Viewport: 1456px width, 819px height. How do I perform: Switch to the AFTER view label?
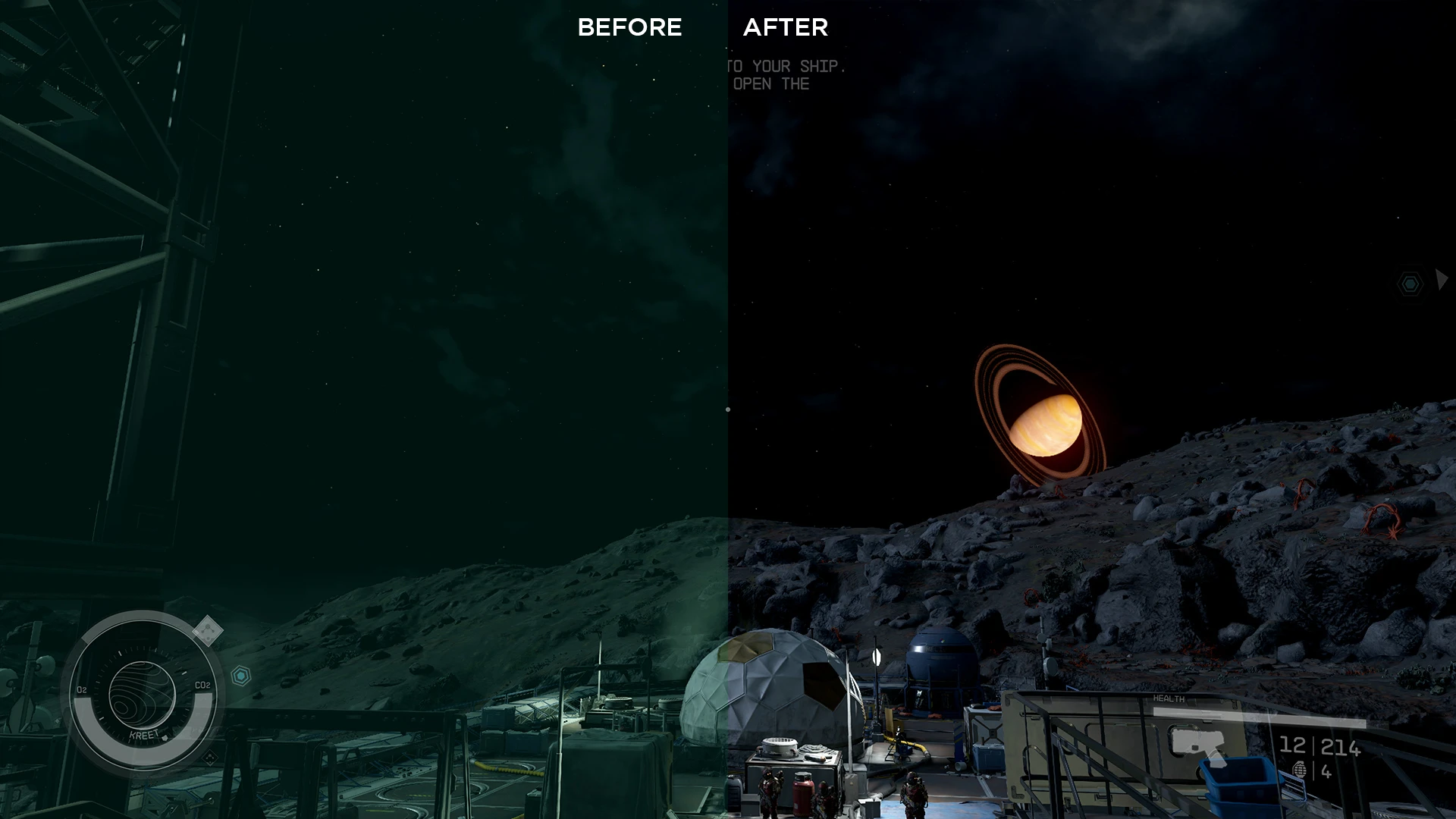coord(785,27)
